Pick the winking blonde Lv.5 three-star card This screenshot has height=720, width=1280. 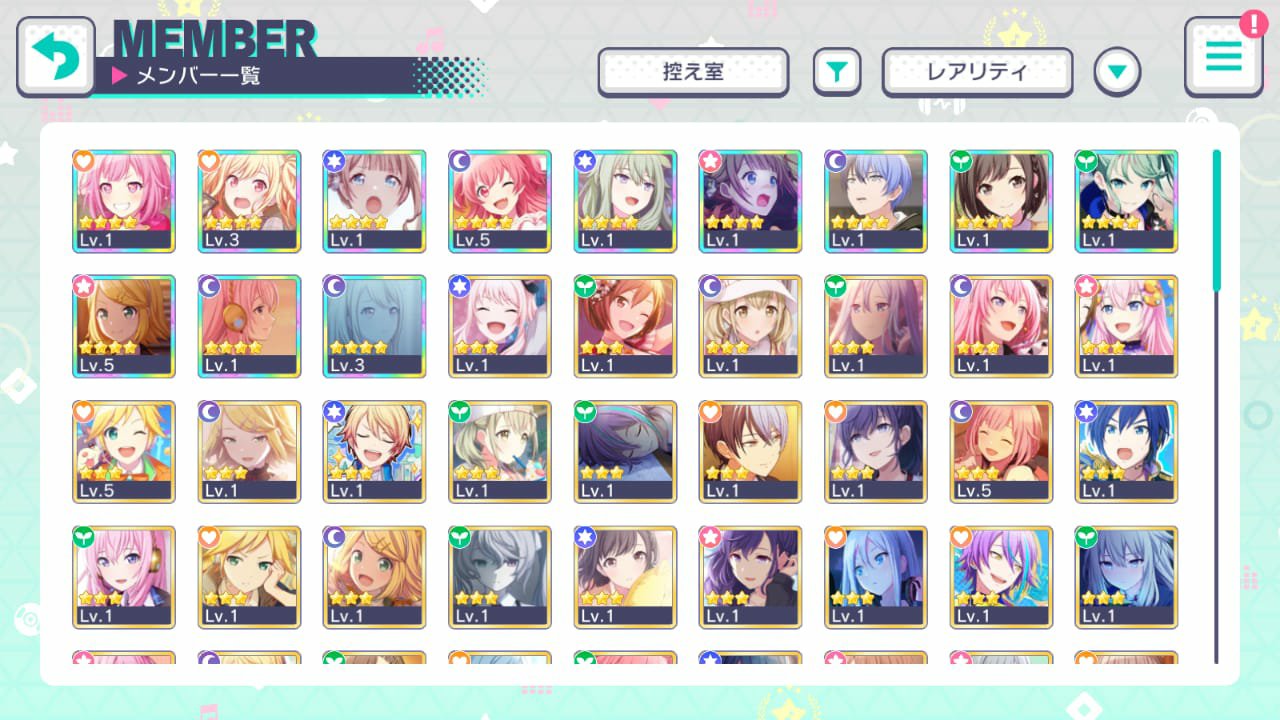coord(124,452)
